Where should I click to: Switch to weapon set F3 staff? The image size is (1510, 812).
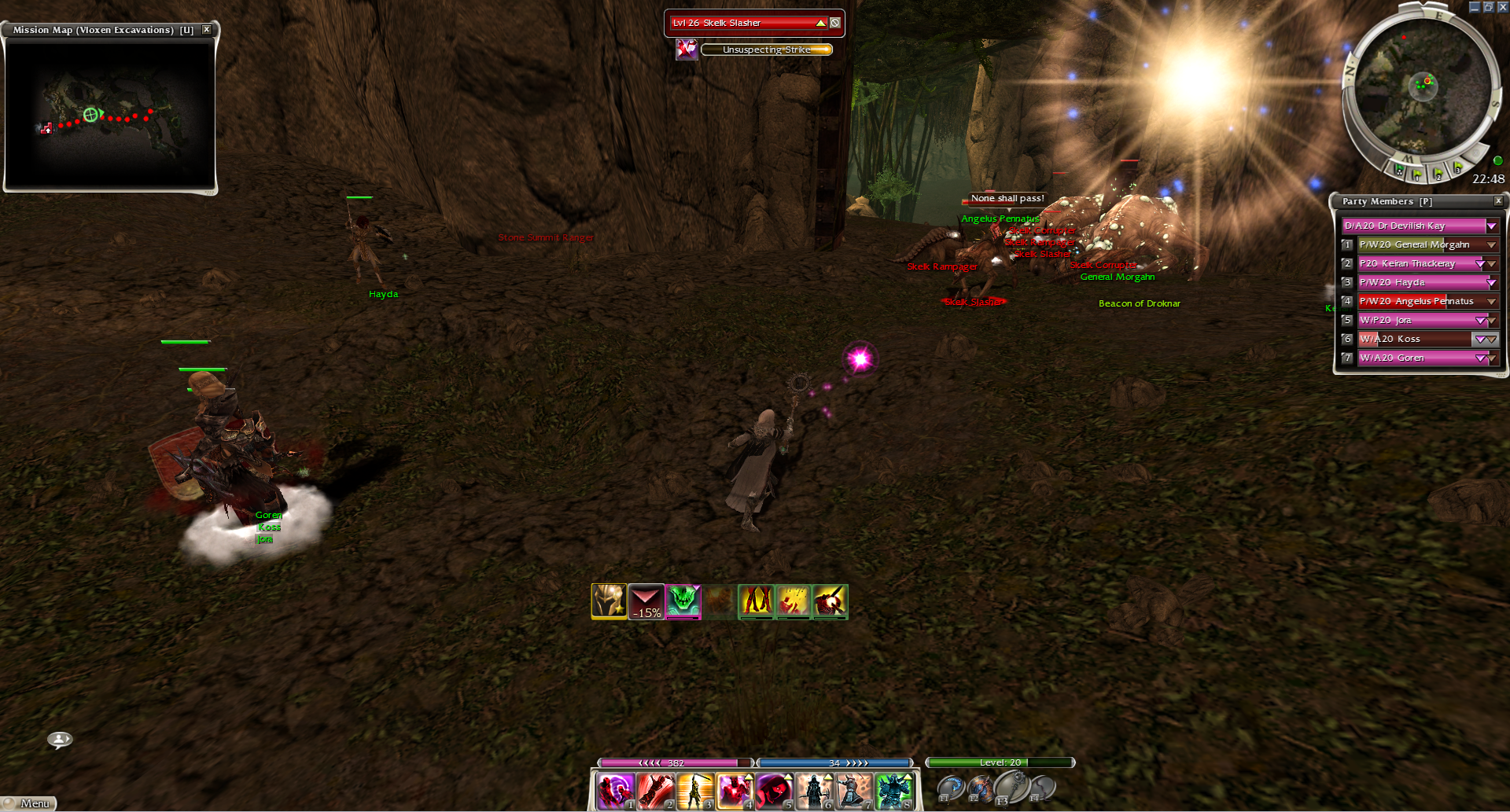coord(1011,785)
